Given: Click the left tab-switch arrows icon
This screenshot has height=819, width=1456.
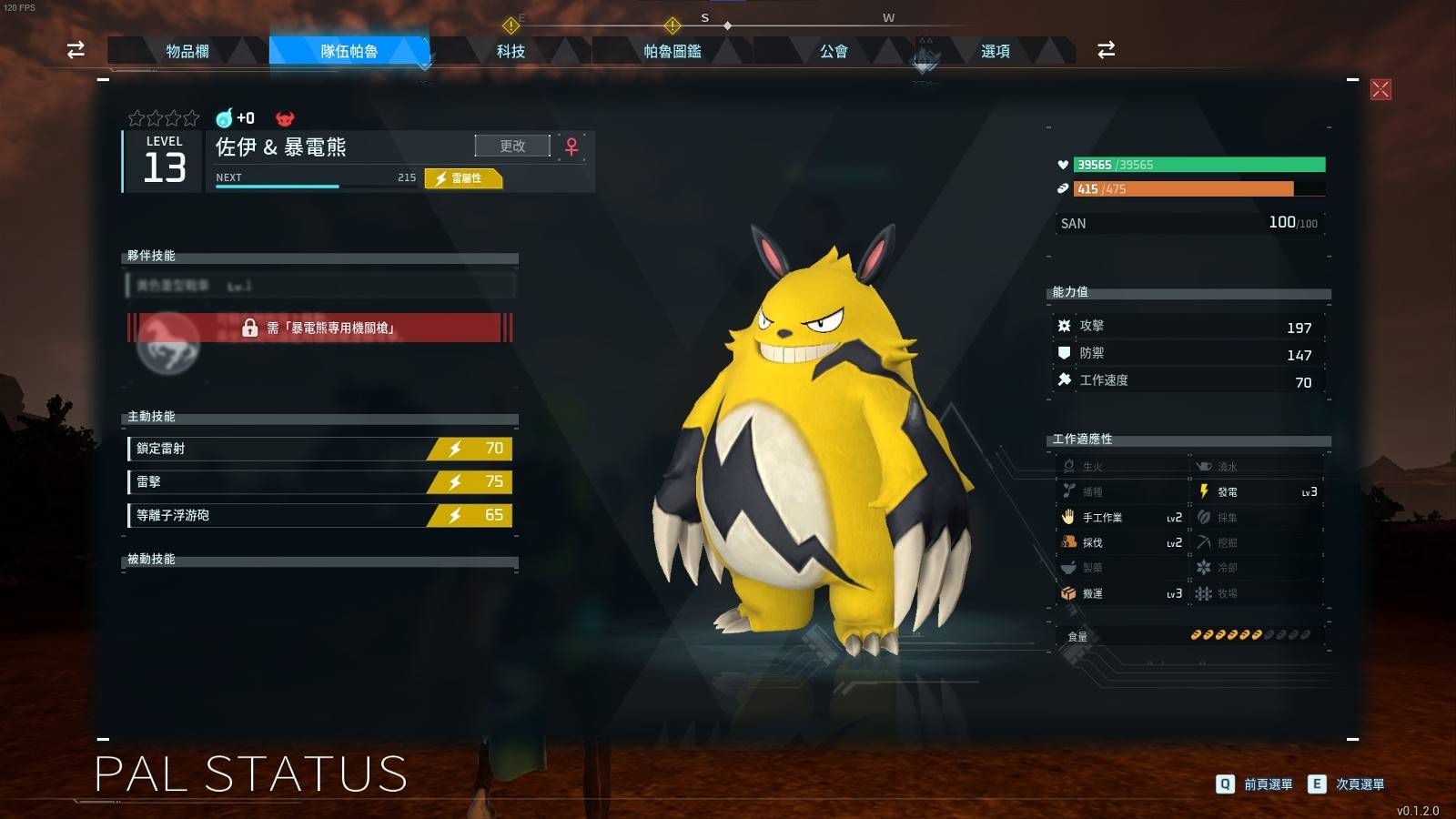Looking at the screenshot, I should pos(76,50).
